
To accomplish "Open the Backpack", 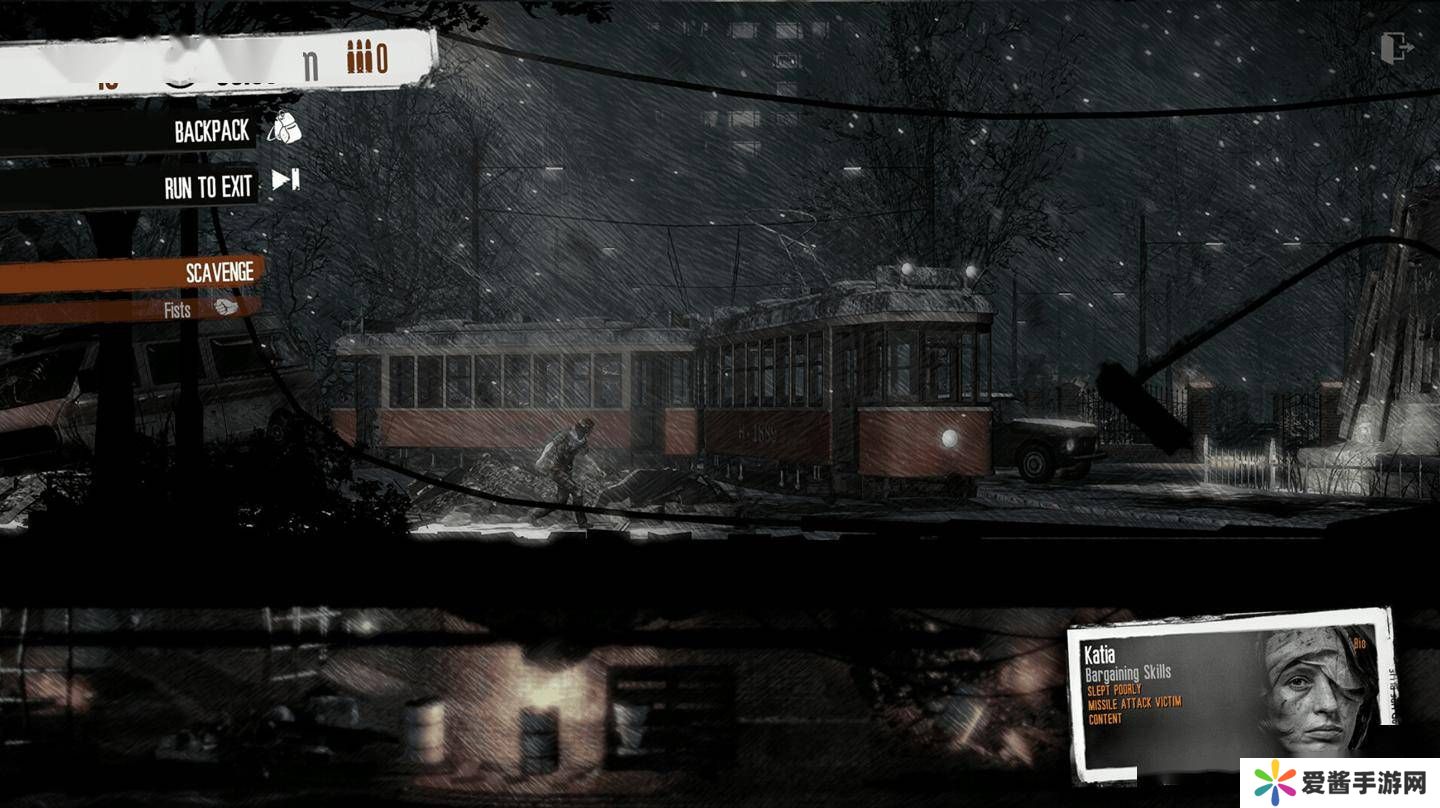I will 212,131.
